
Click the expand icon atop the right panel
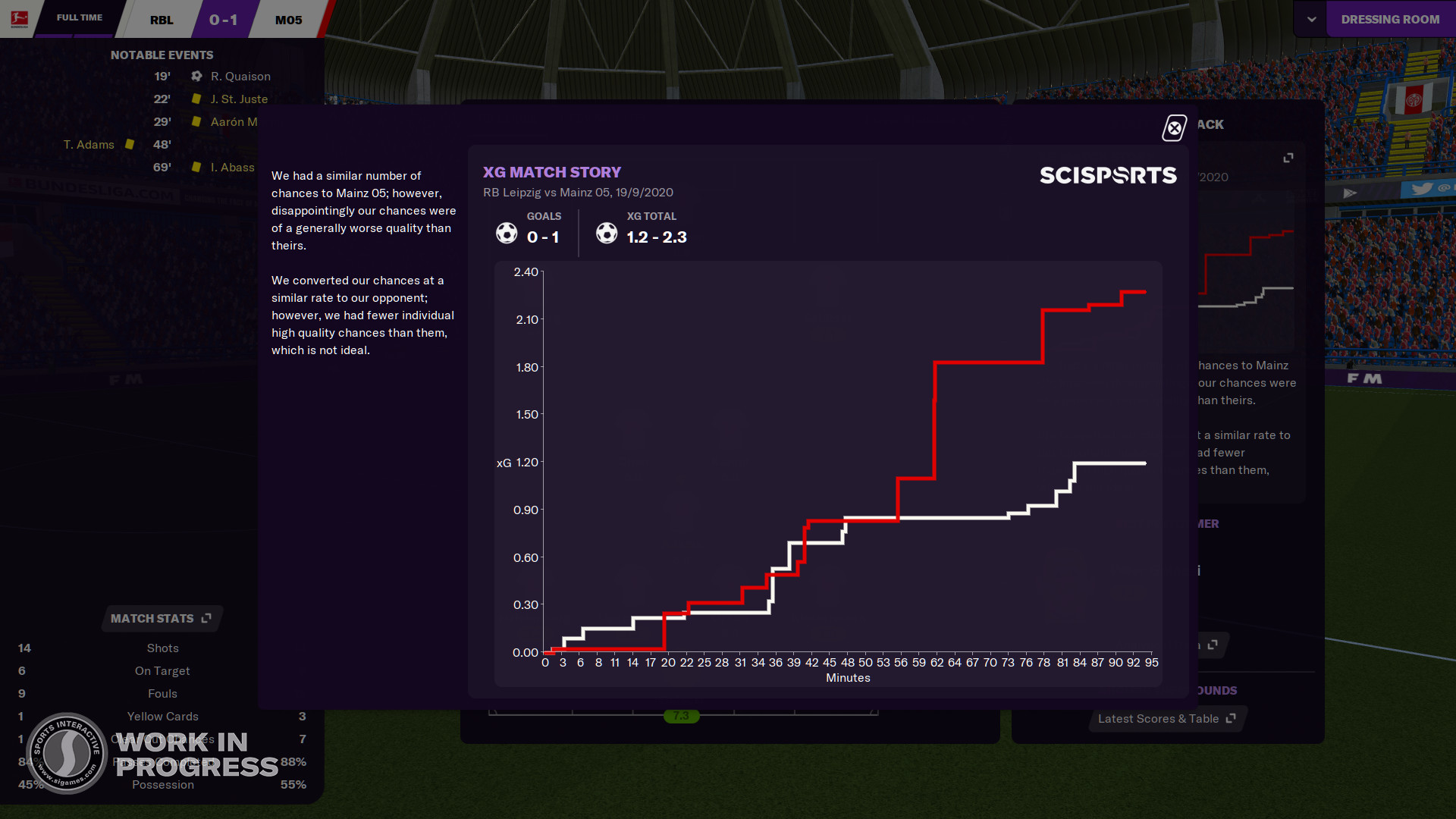click(1288, 157)
